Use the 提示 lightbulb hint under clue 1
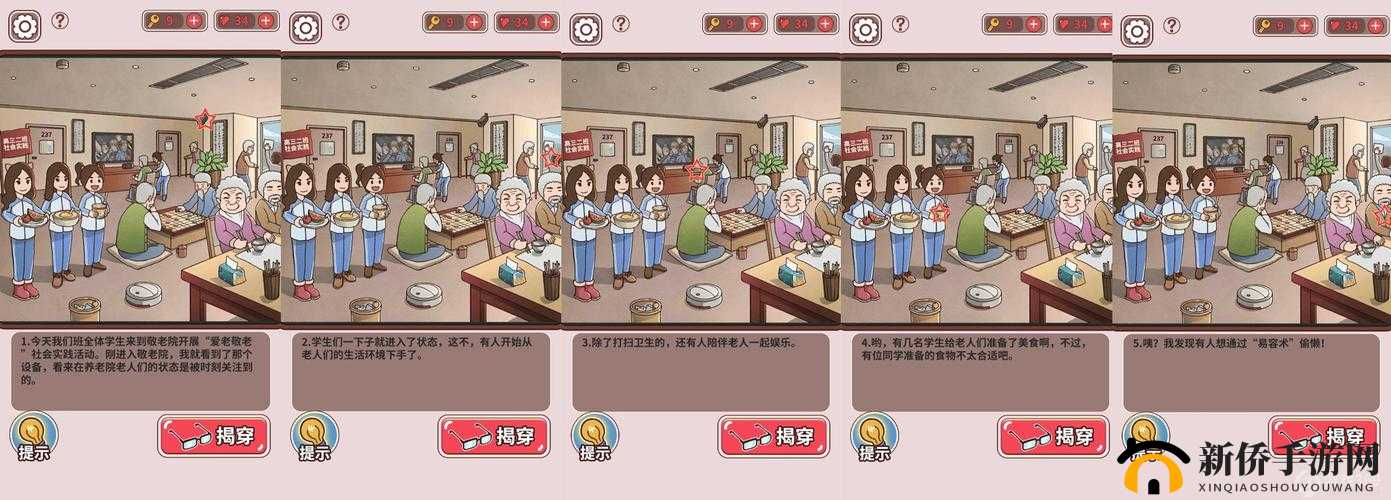The image size is (1391, 500). [x=35, y=437]
